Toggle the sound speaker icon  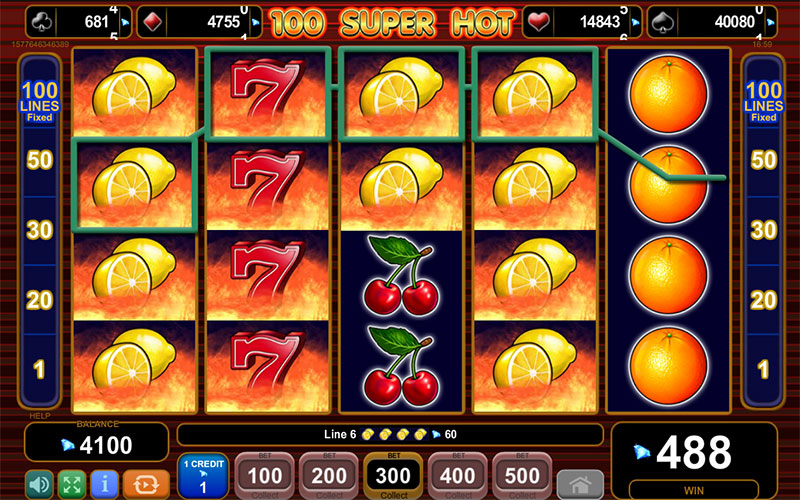coord(38,484)
